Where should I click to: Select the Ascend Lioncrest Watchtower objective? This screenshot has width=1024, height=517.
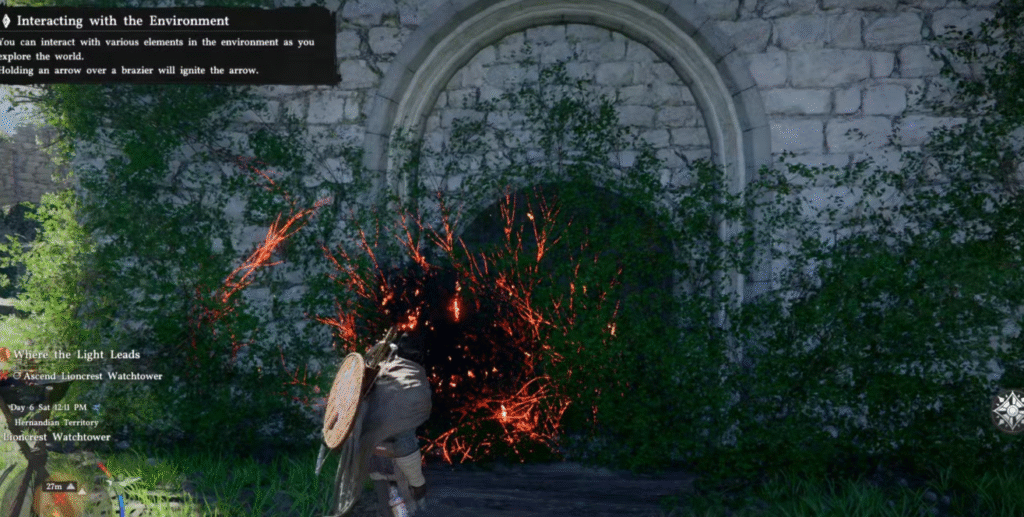click(87, 376)
